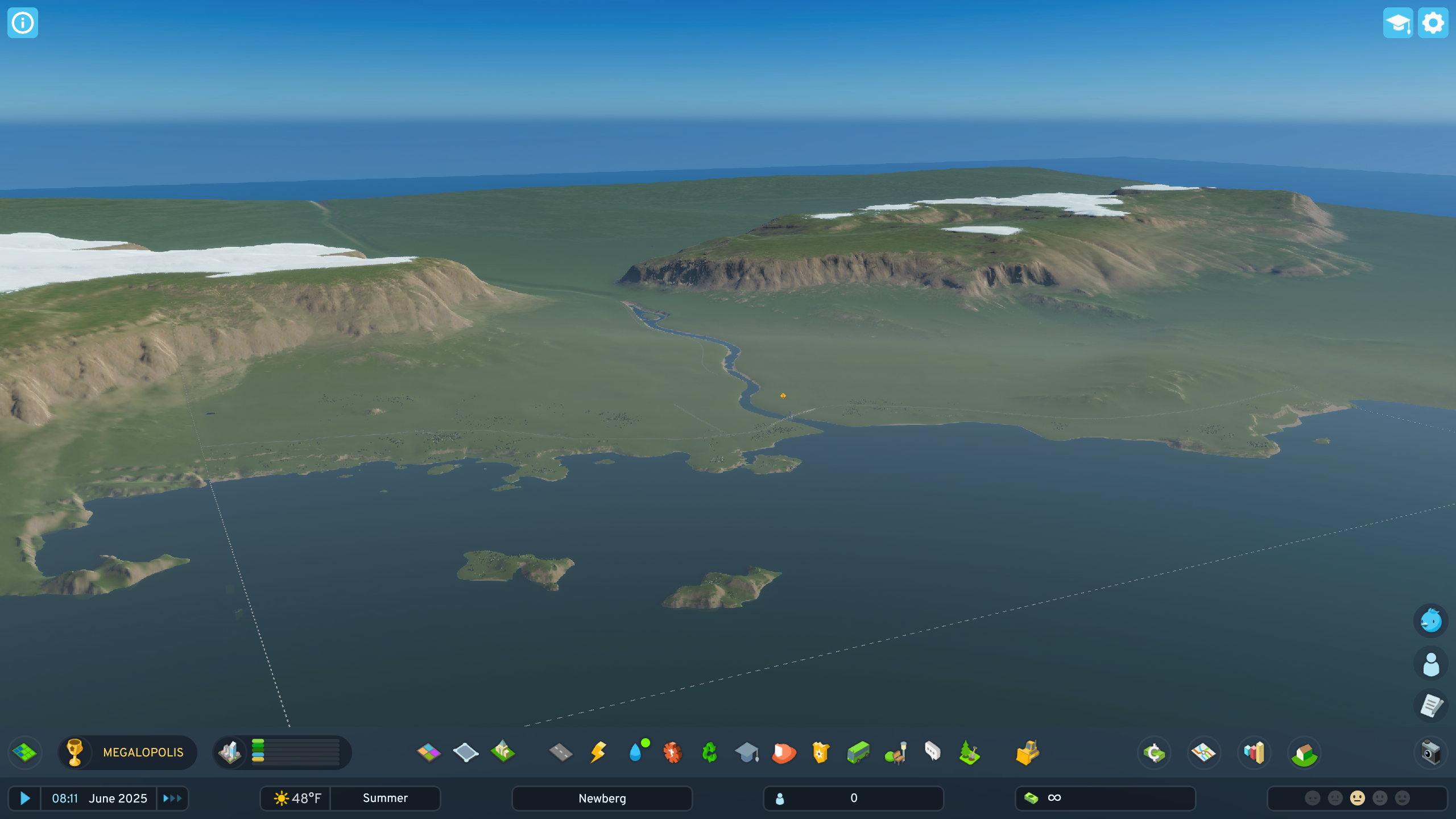
Task: Open the green bus transportation menu
Action: click(x=858, y=752)
